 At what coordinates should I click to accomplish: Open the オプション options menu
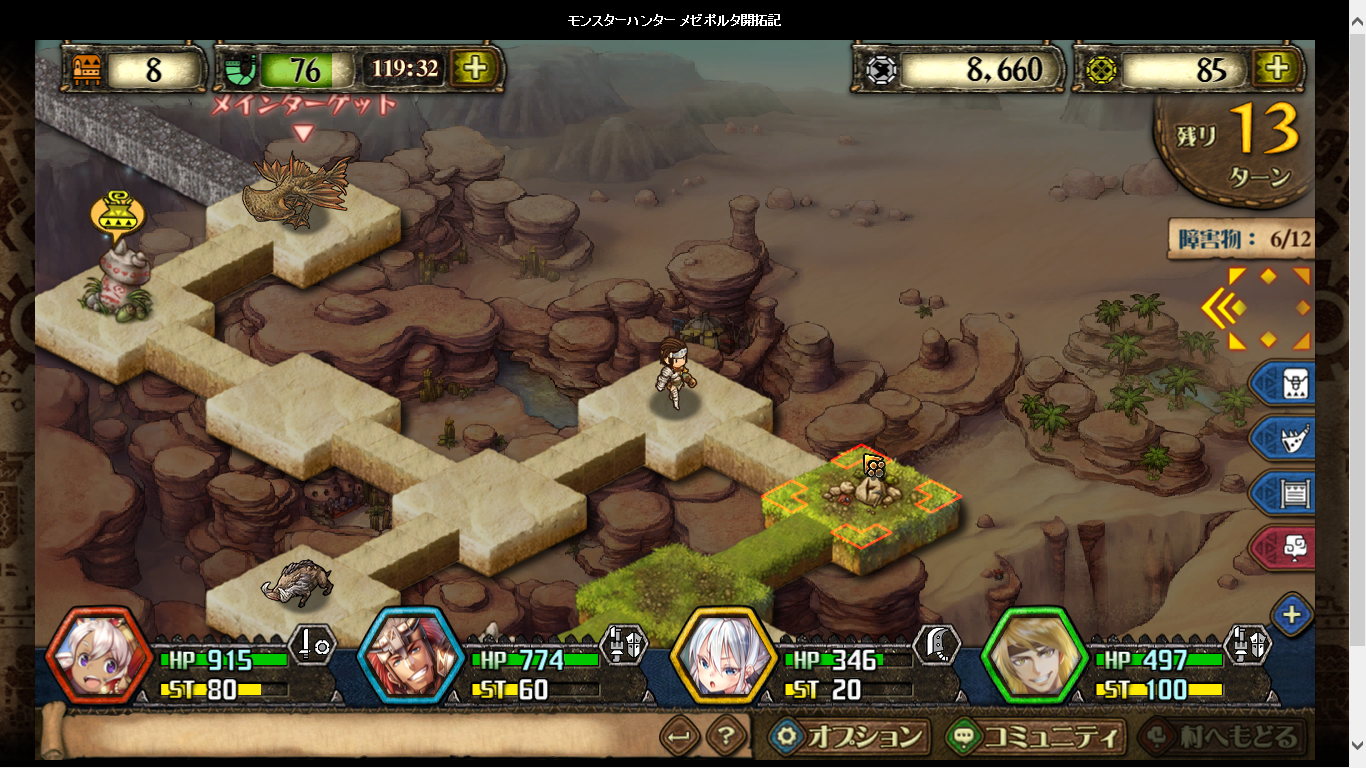click(x=850, y=737)
